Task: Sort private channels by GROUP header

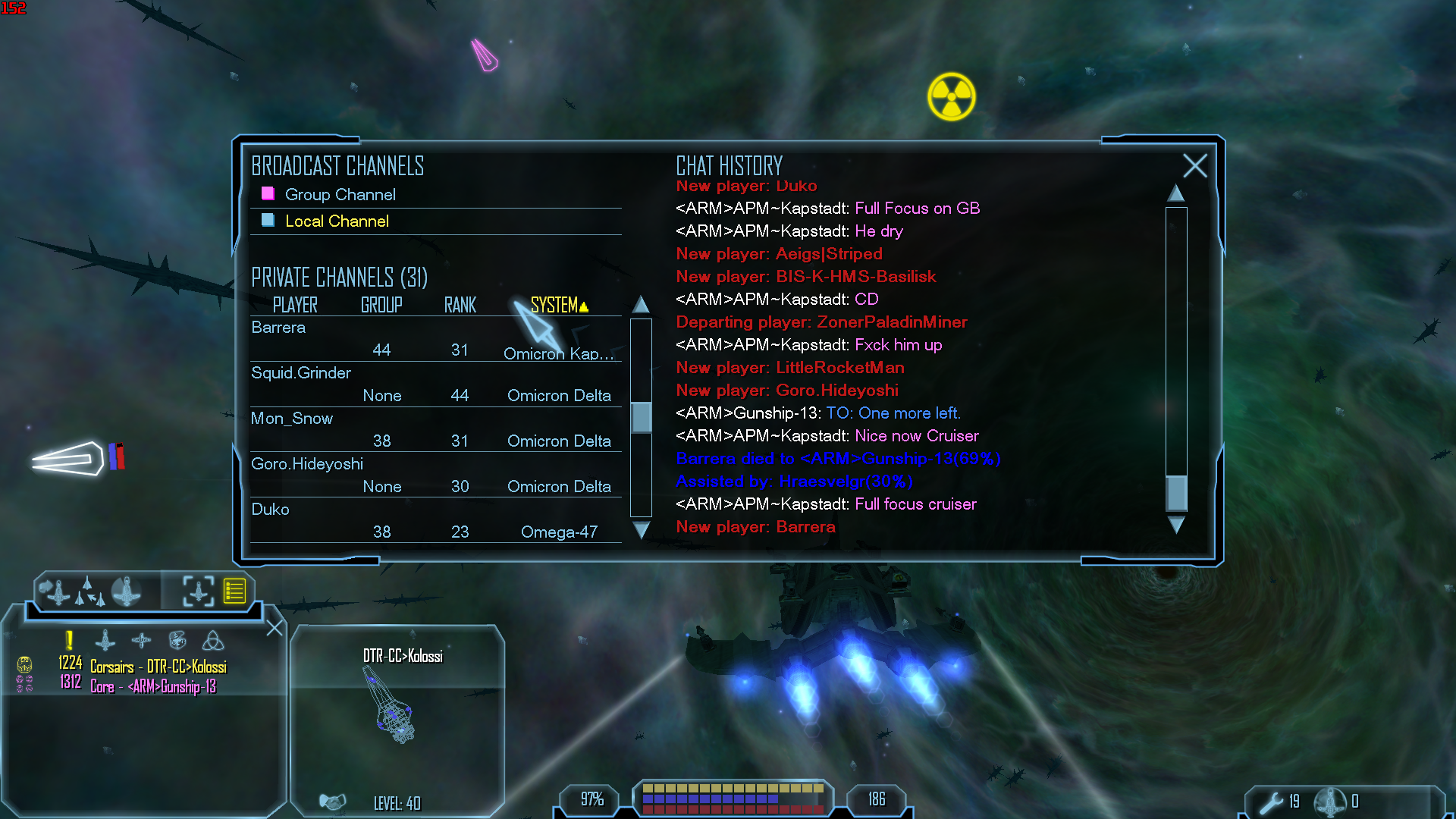Action: 381,305
